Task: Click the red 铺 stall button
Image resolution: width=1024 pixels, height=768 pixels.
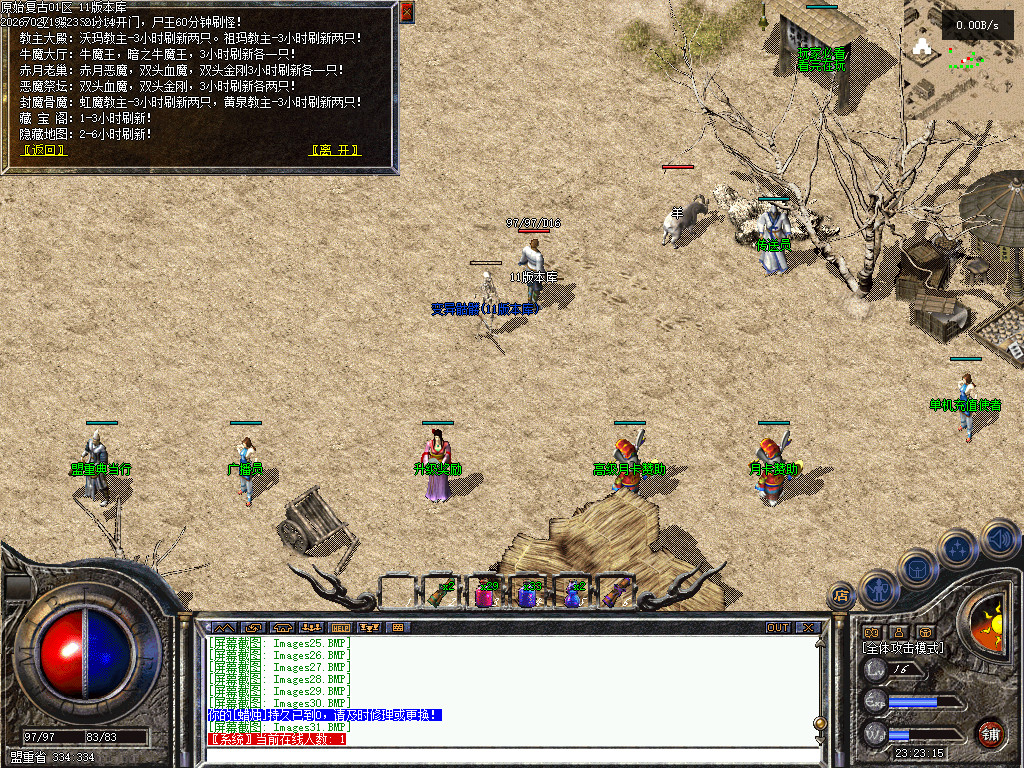Action: click(x=989, y=733)
